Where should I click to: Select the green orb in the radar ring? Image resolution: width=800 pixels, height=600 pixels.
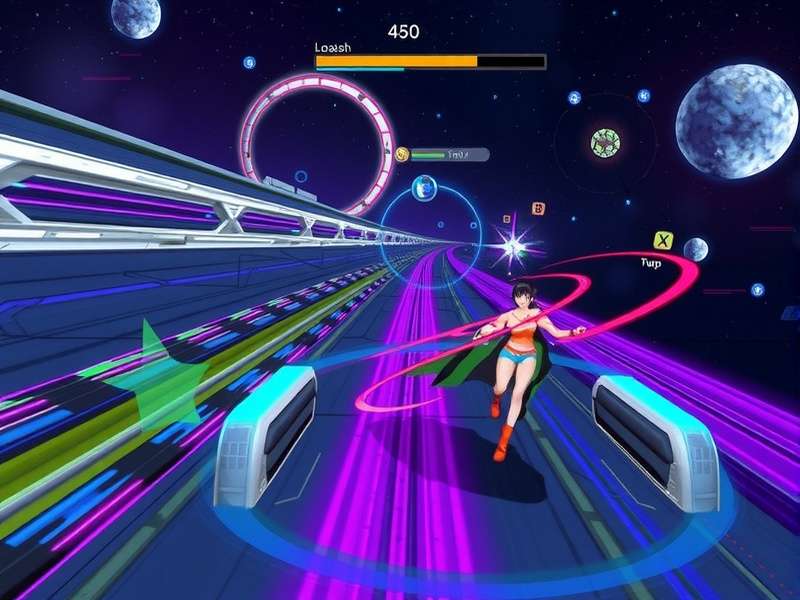(x=604, y=142)
